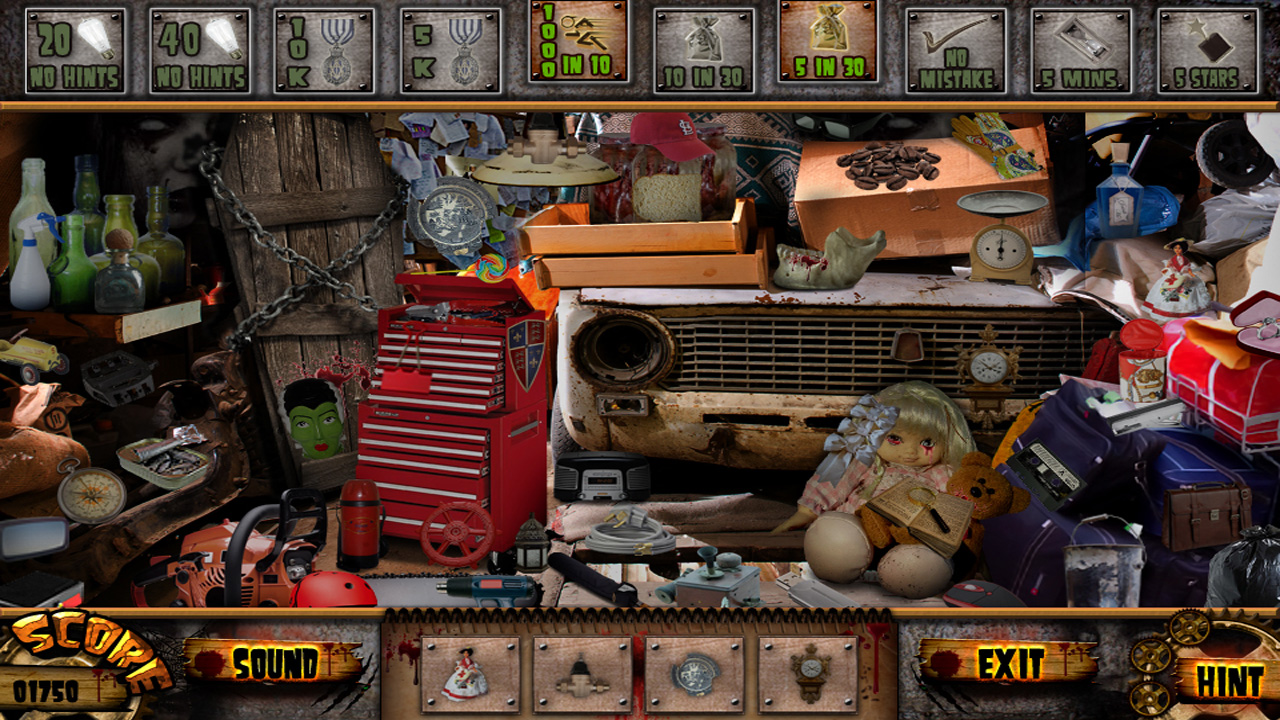Viewport: 1280px width, 720px height.
Task: Toggle the SOUND setting
Action: pos(278,661)
